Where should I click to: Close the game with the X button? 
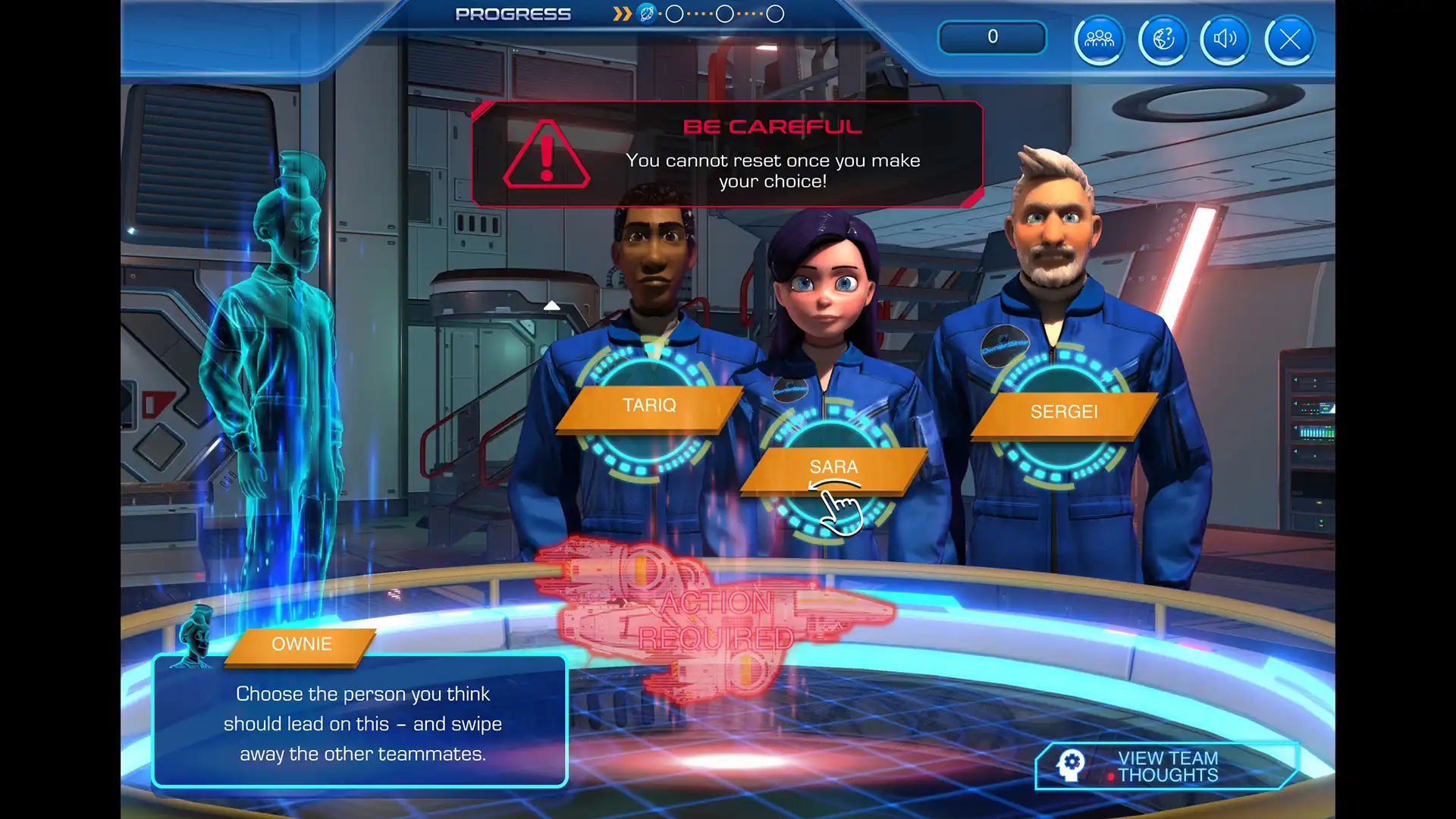tap(1289, 39)
